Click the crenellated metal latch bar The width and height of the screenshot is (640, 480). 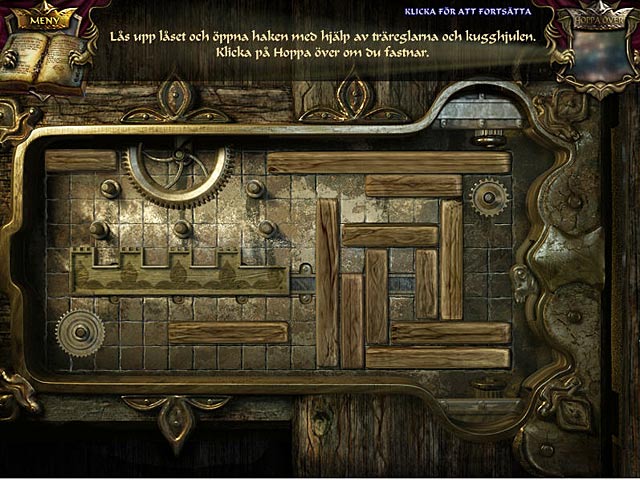pyautogui.click(x=180, y=272)
